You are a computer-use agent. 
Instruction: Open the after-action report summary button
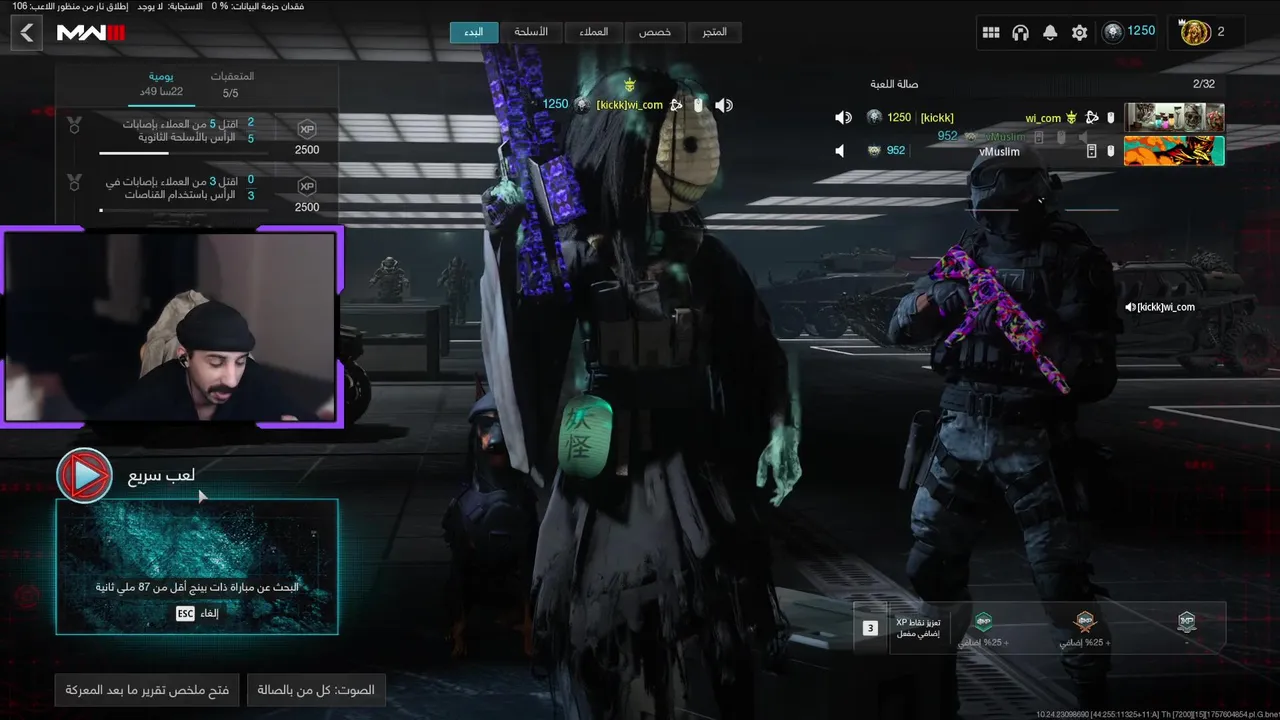click(x=147, y=690)
